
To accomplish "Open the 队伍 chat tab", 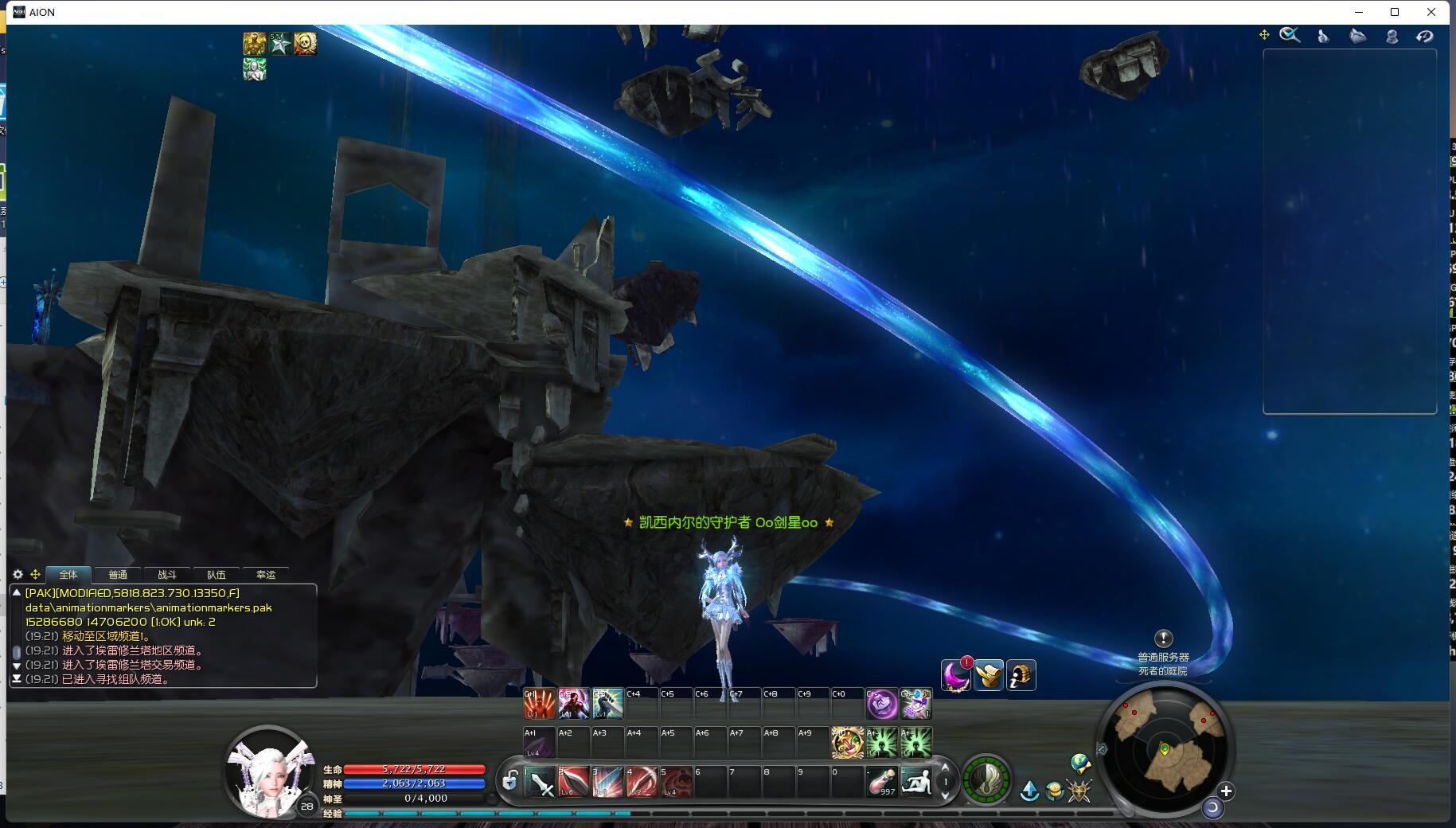I will (217, 574).
